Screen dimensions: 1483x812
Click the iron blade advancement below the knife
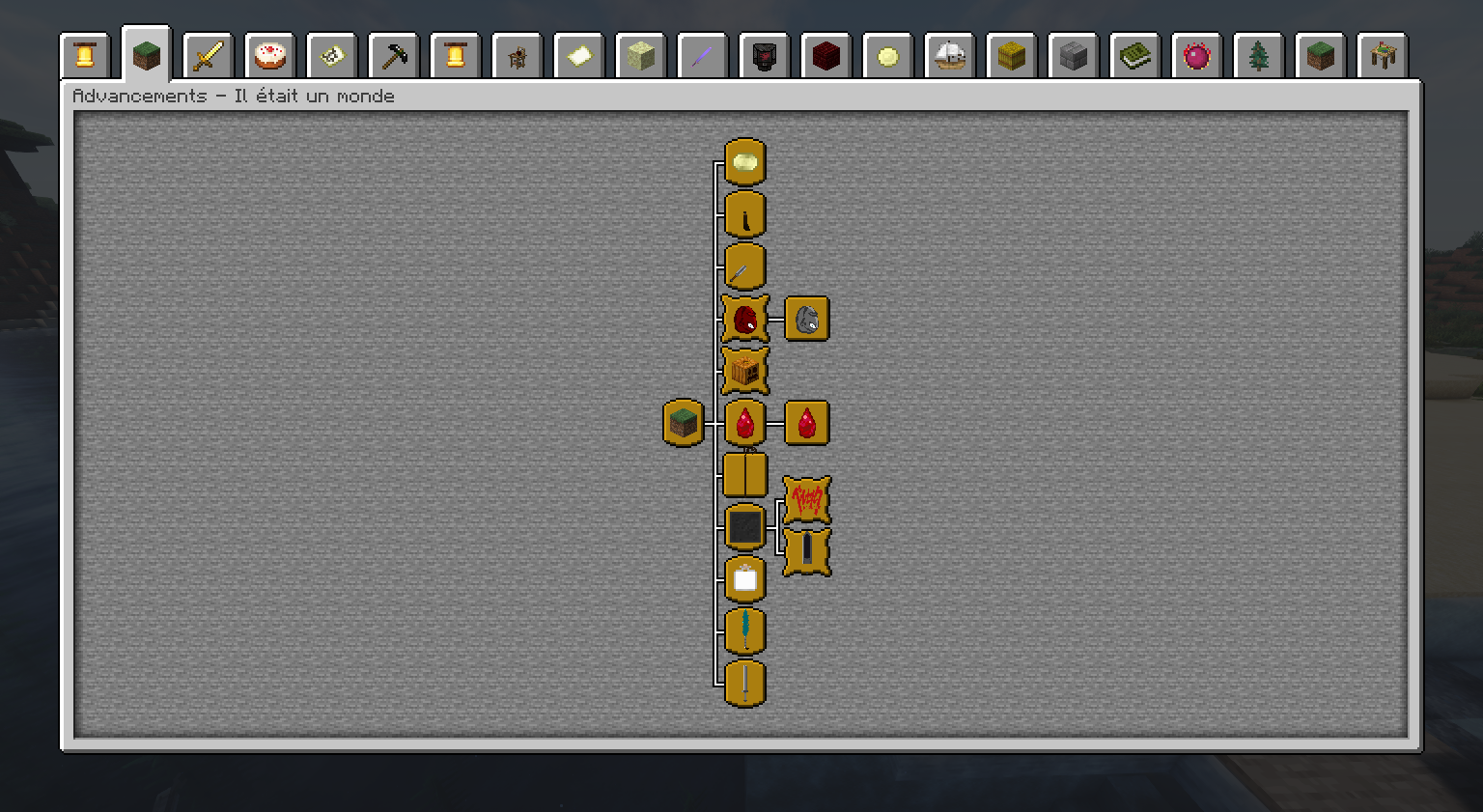click(743, 266)
